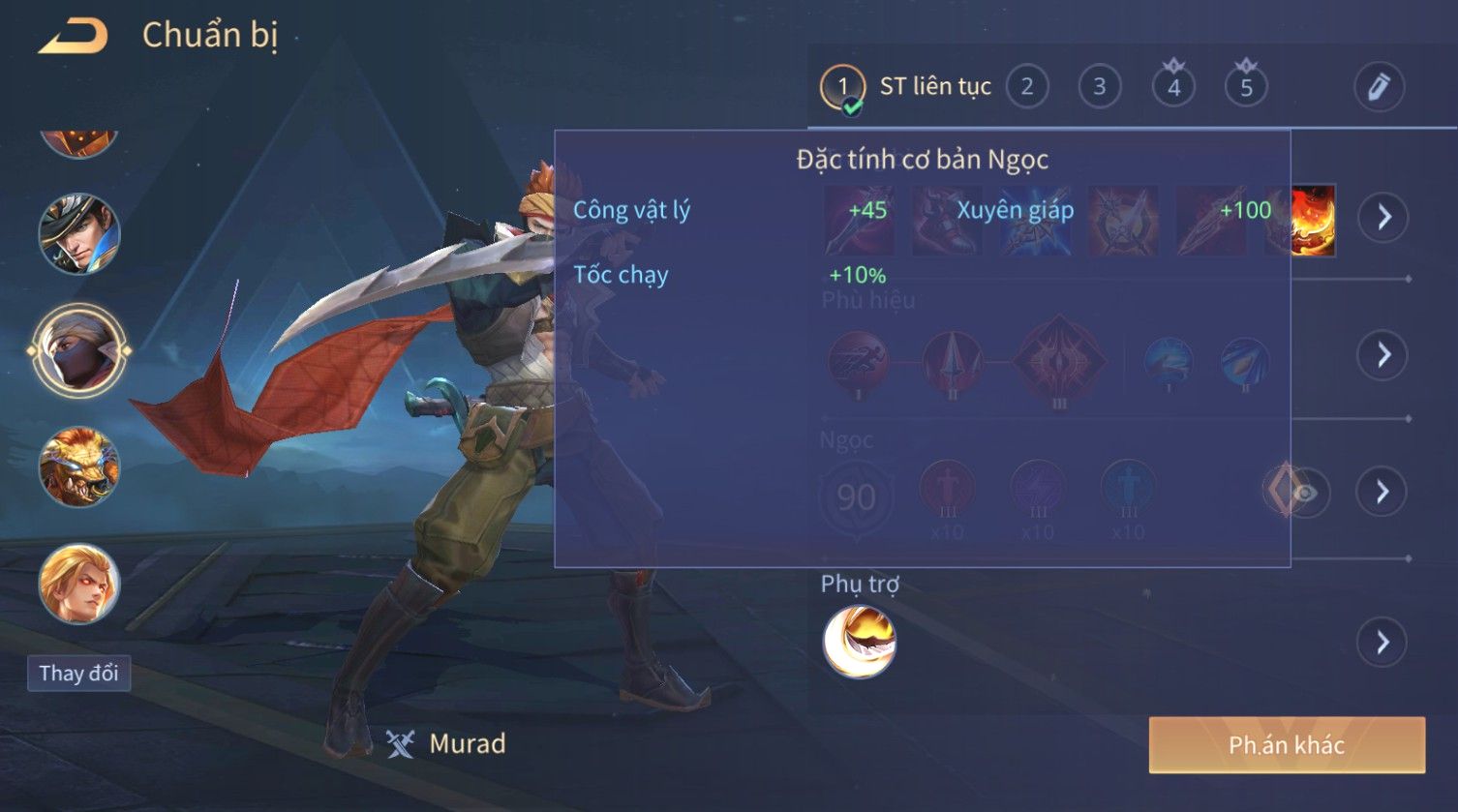Edit the preset with pencil icon

point(1379,87)
